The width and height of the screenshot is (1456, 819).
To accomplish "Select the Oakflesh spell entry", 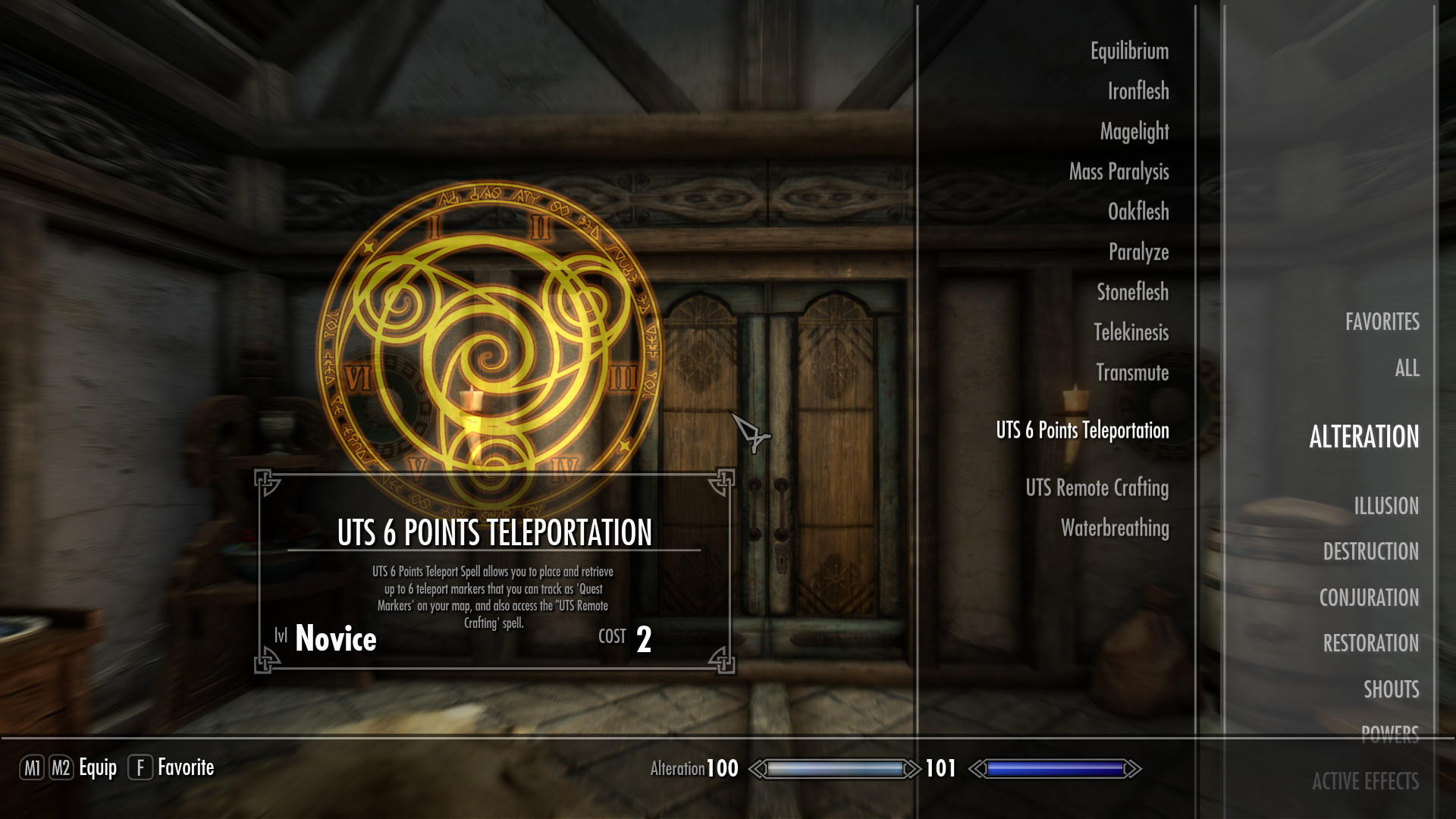I will (x=1137, y=212).
